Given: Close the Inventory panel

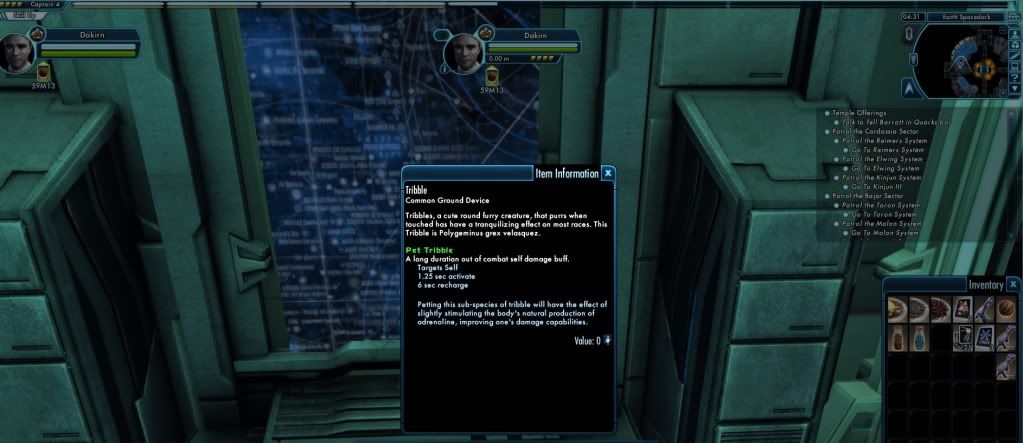Looking at the screenshot, I should [1012, 284].
